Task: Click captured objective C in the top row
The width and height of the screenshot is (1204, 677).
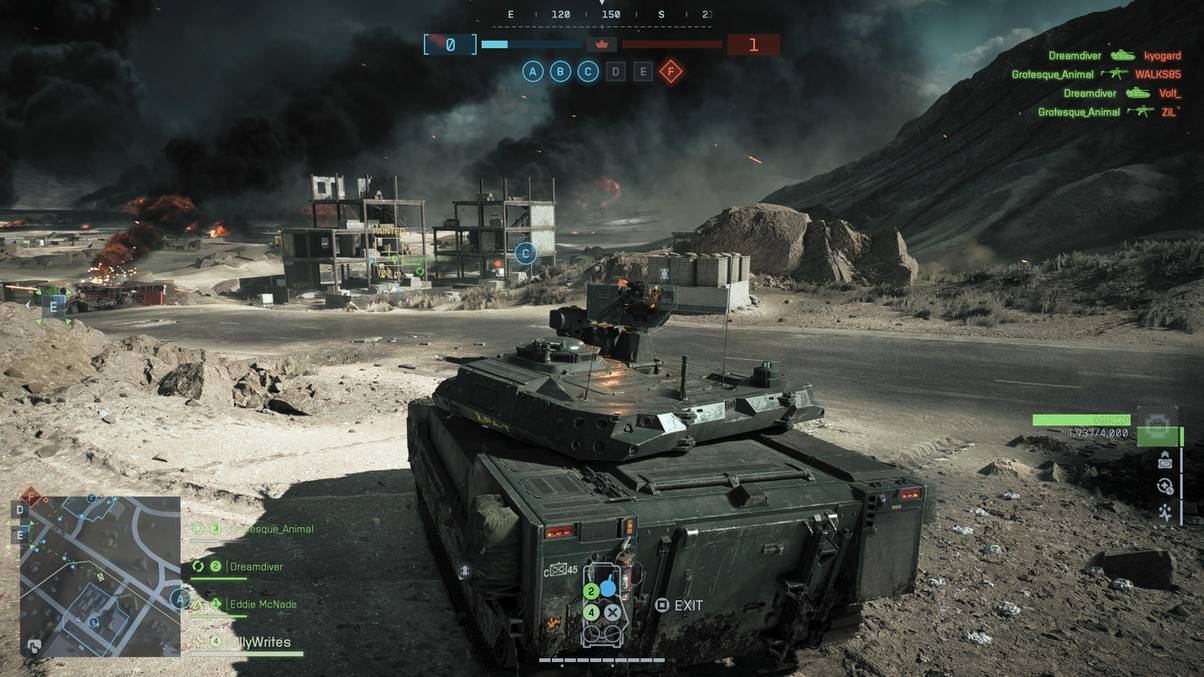Action: click(x=588, y=71)
